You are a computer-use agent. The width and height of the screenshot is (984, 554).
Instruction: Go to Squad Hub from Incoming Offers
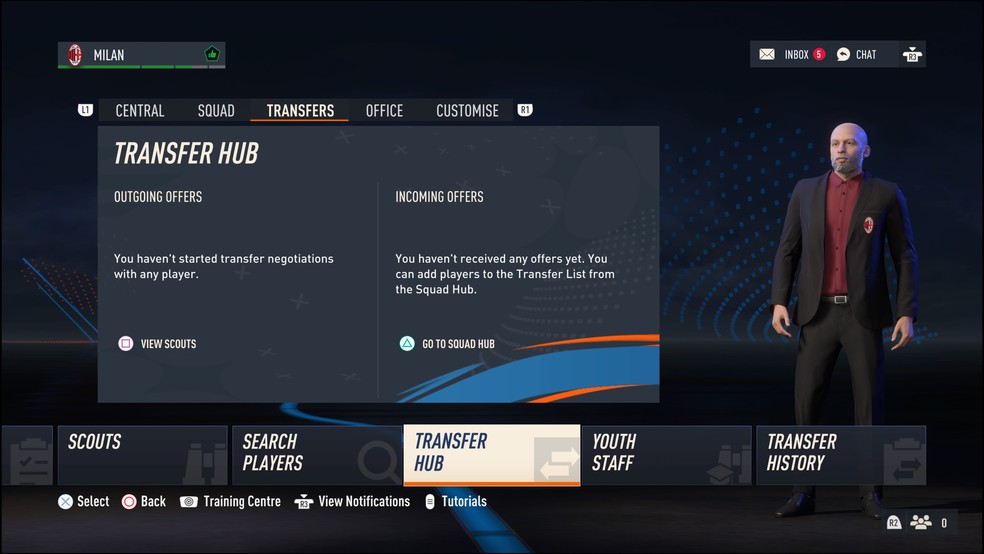(447, 344)
